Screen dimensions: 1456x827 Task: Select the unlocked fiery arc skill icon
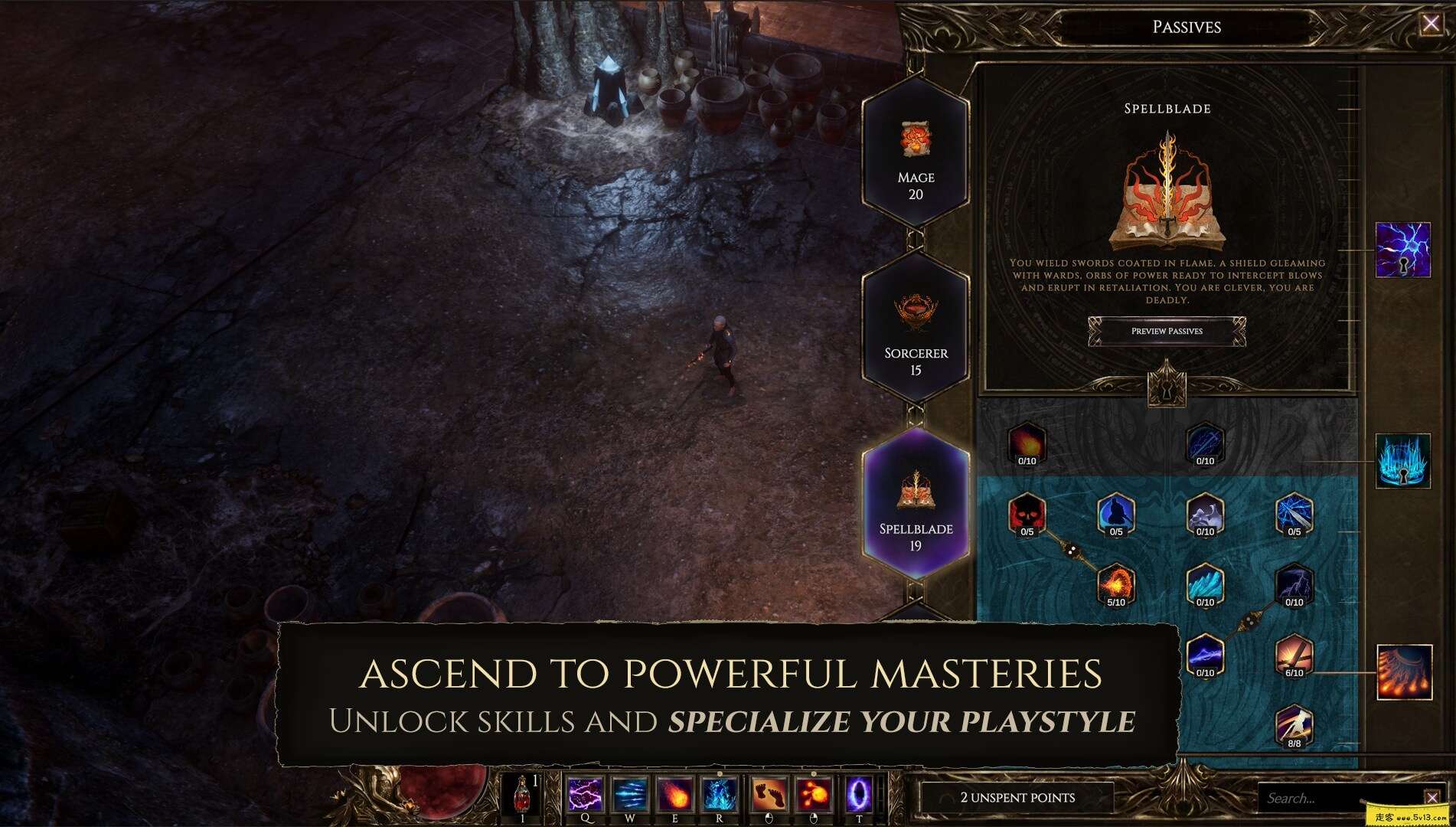tap(1404, 672)
